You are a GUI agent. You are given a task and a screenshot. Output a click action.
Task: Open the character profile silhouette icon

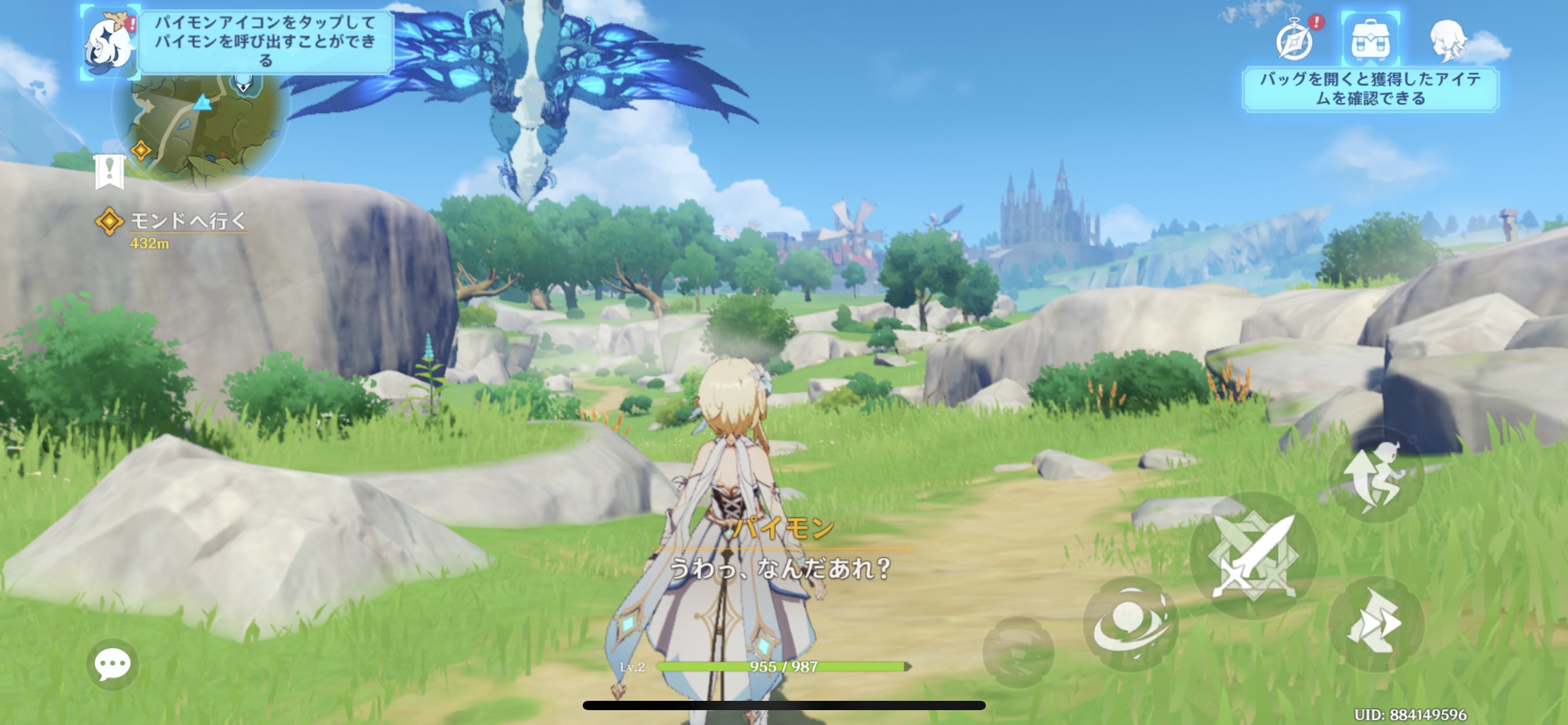tap(1448, 40)
